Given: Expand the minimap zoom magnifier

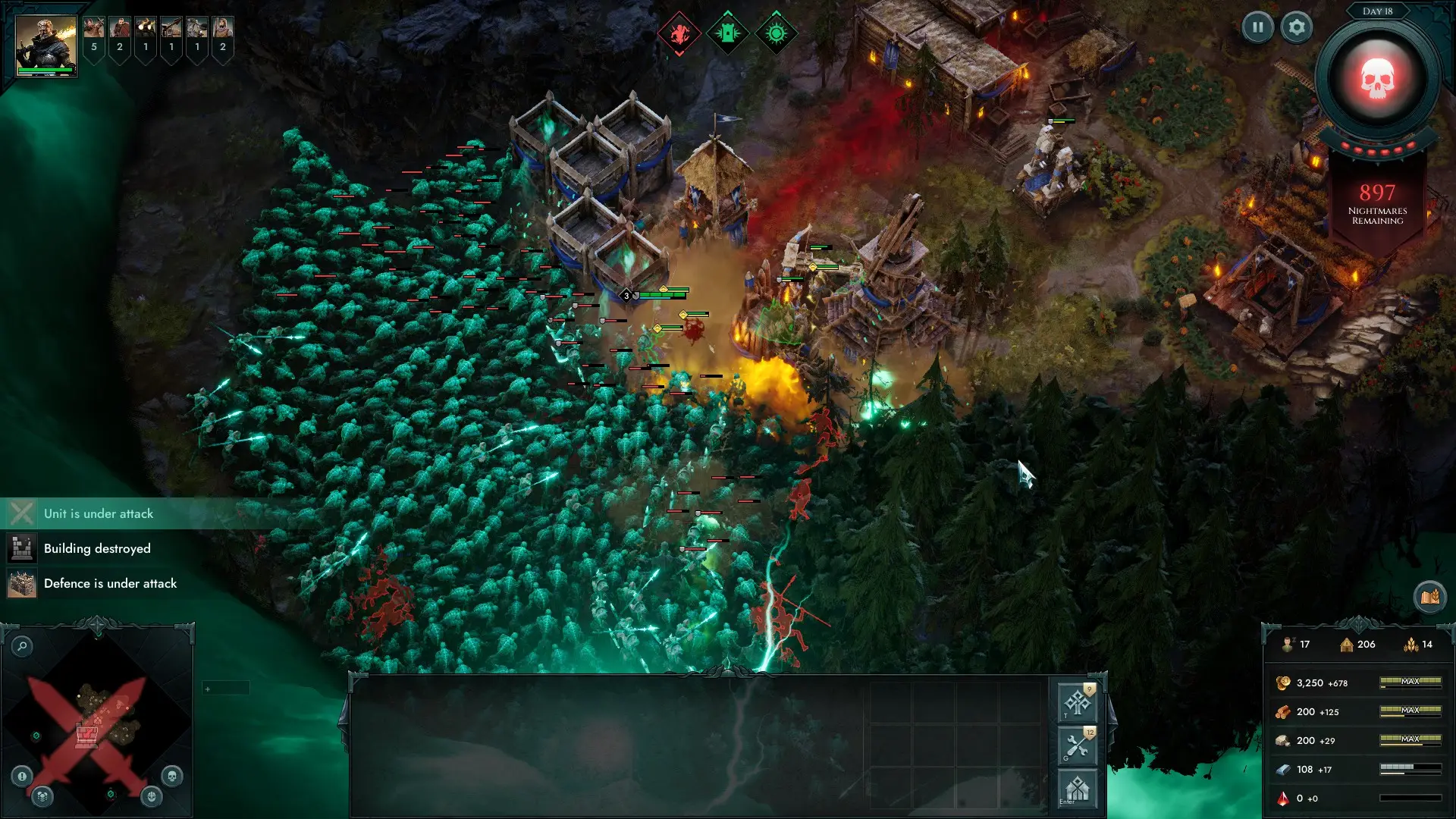Looking at the screenshot, I should 21,646.
